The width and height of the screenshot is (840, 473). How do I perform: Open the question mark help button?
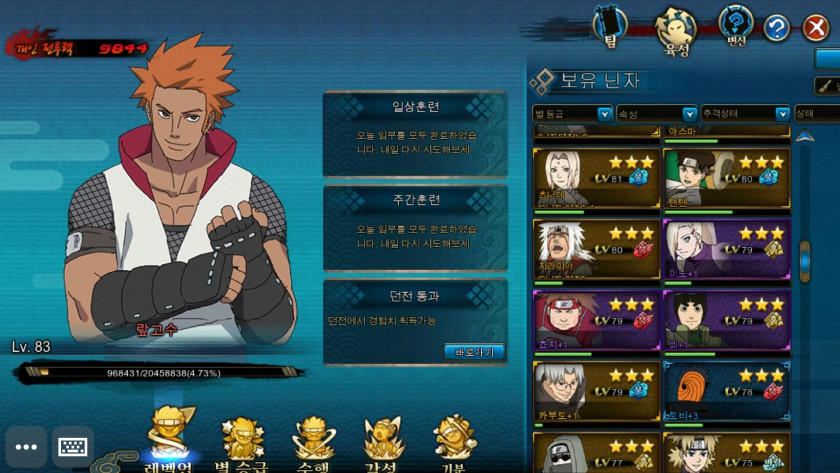(x=777, y=27)
